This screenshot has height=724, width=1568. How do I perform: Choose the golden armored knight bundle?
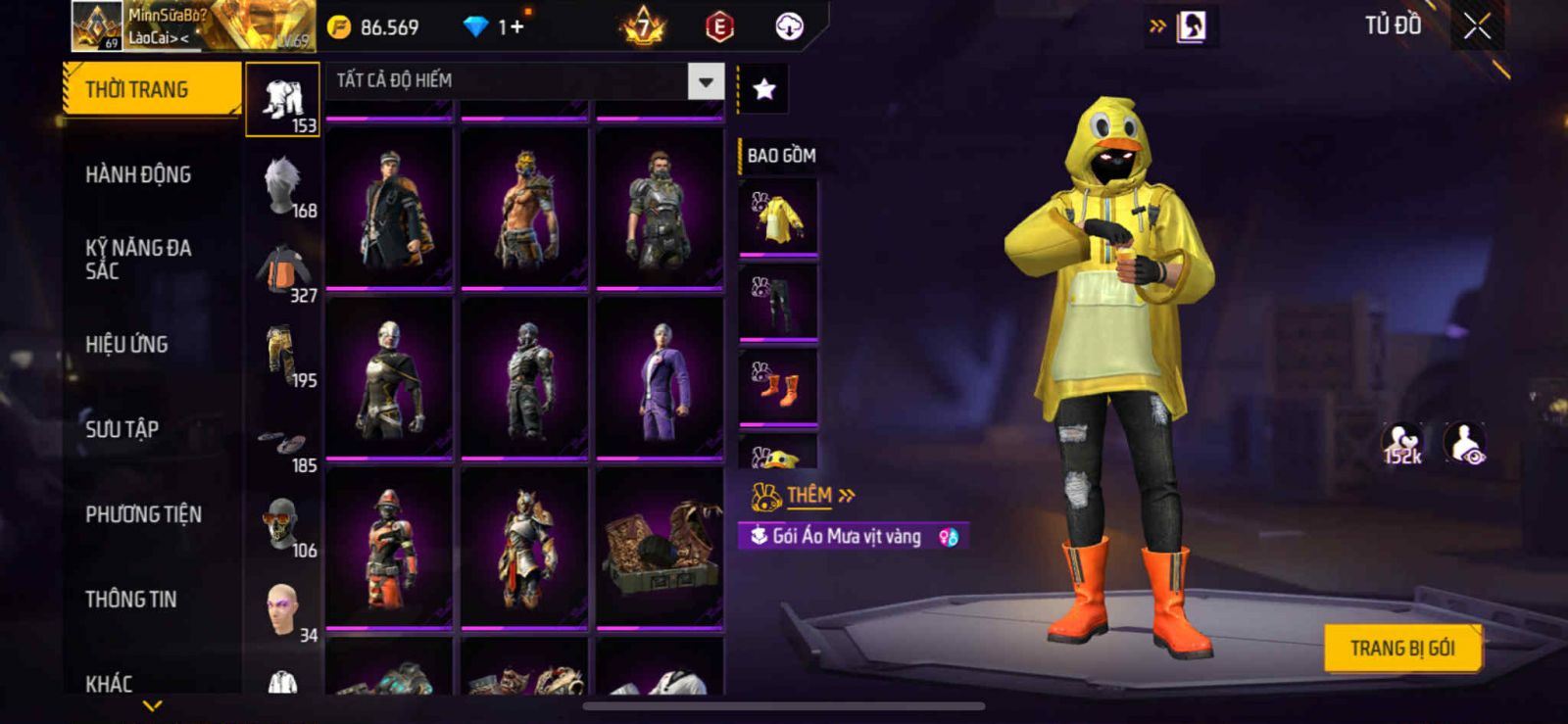pyautogui.click(x=524, y=548)
